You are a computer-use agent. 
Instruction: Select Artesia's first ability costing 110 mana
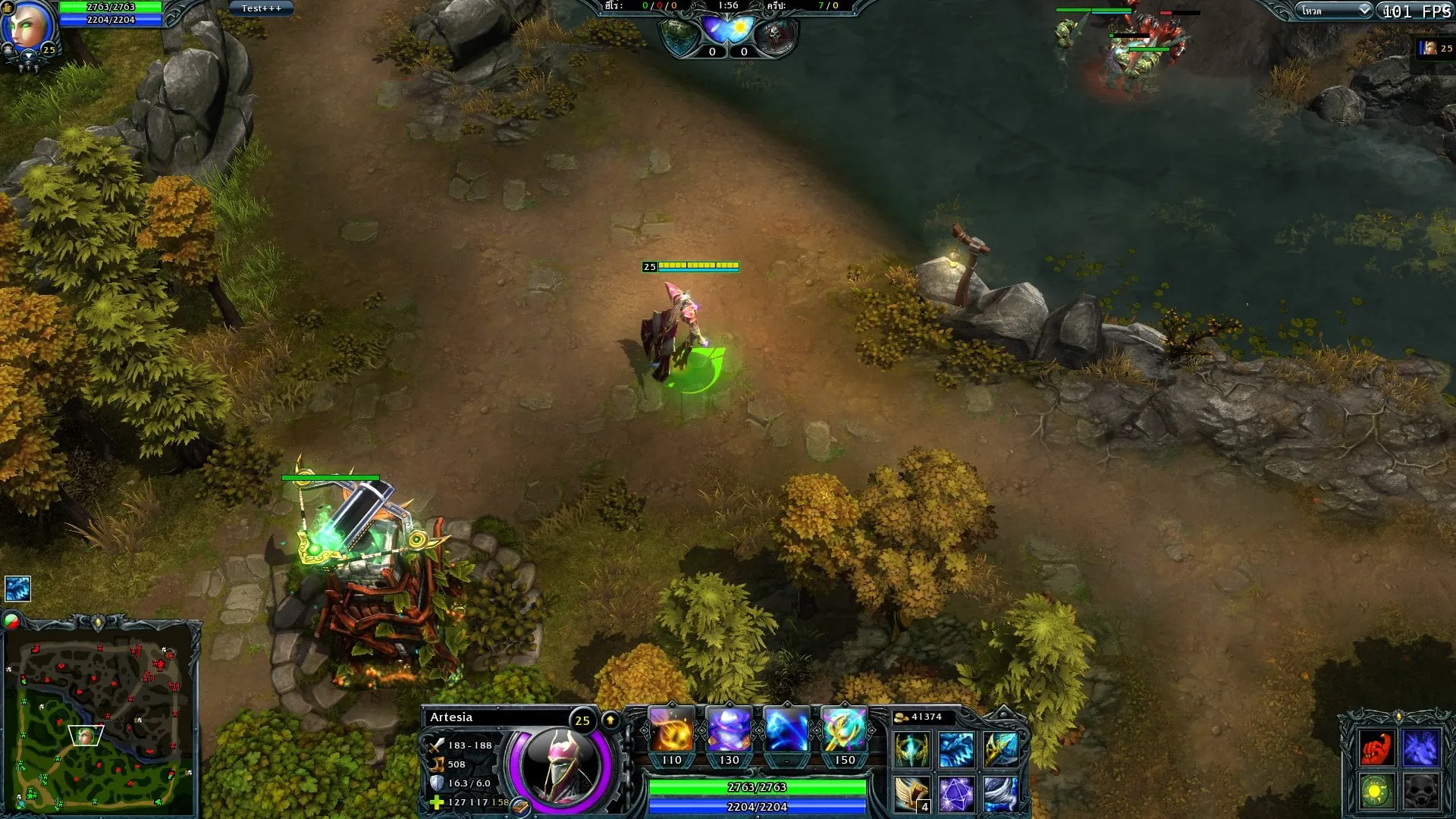click(x=673, y=730)
